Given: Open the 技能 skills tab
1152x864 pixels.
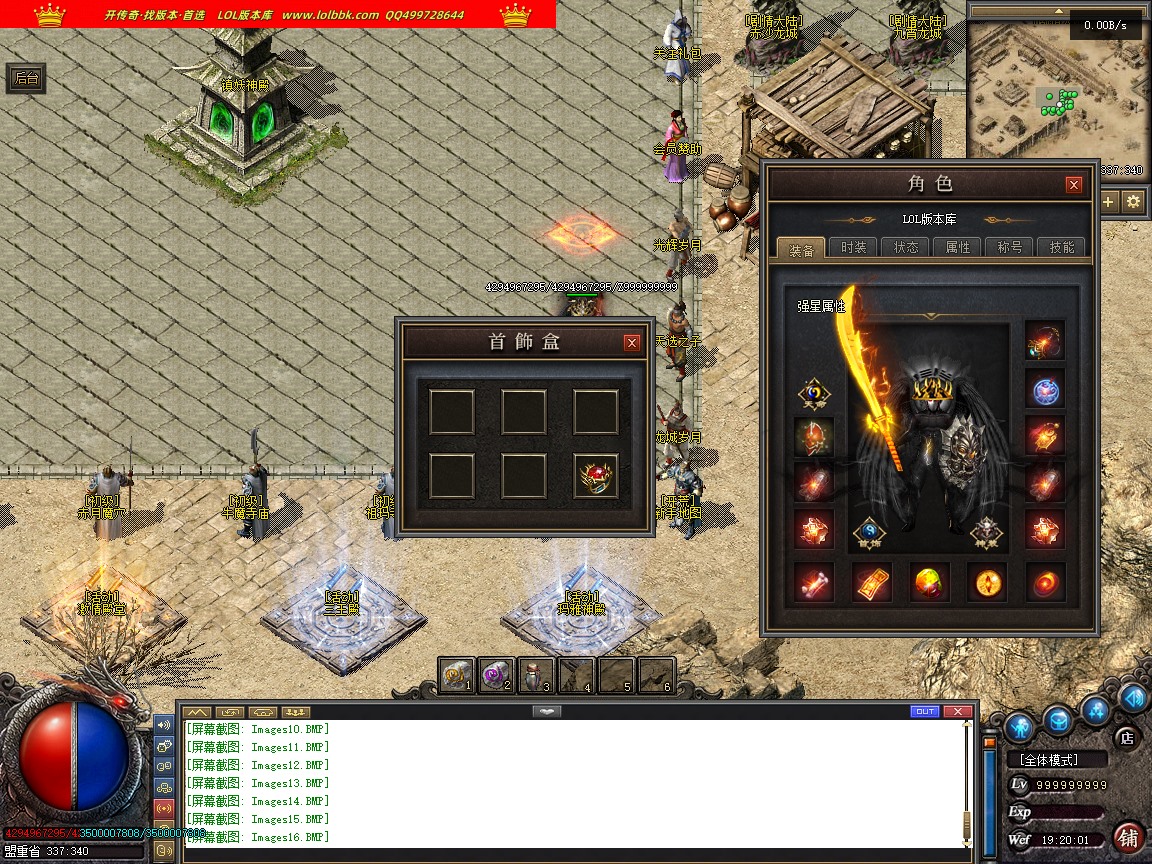Looking at the screenshot, I should (1062, 247).
